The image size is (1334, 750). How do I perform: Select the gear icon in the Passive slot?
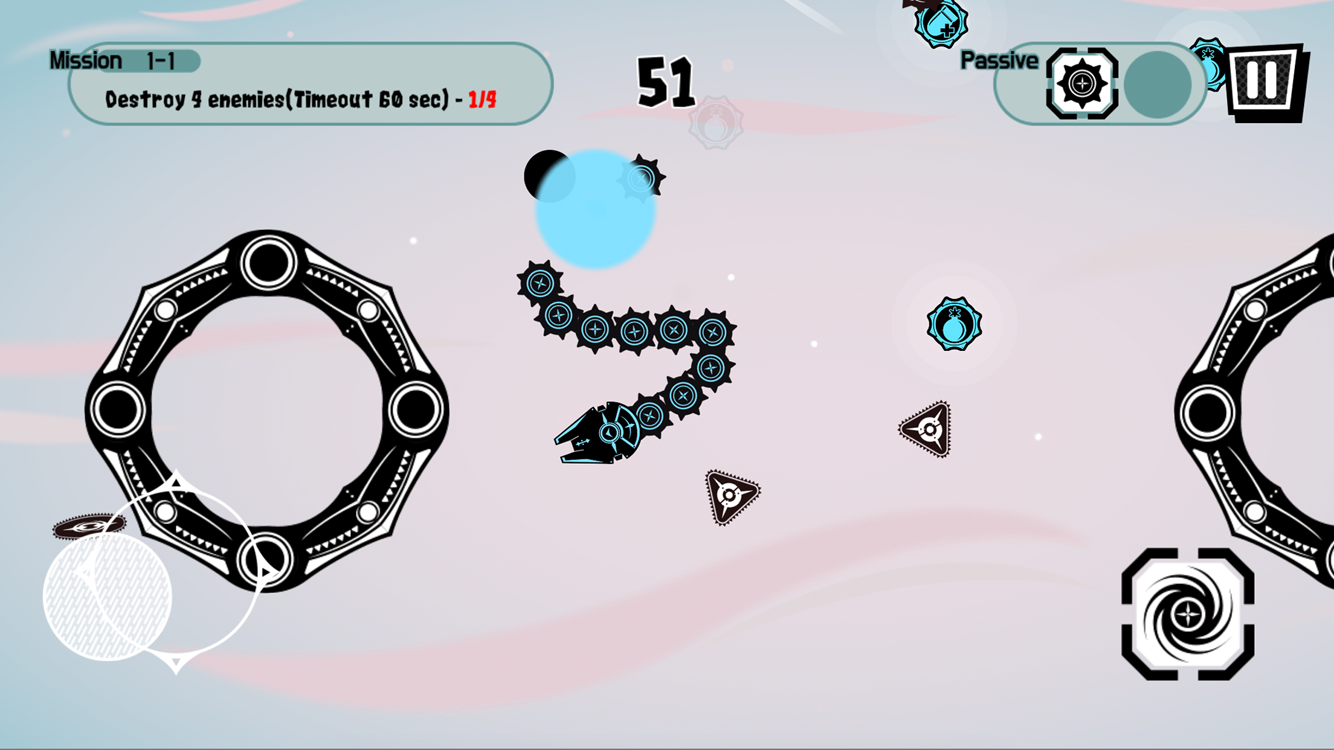(1080, 83)
